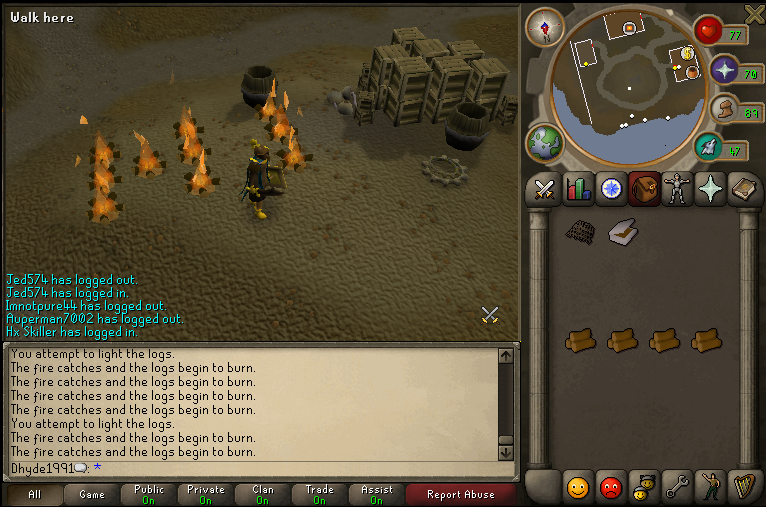Activate the Prayer orb beside the minimap
Image resolution: width=766 pixels, height=507 pixels.
(722, 69)
